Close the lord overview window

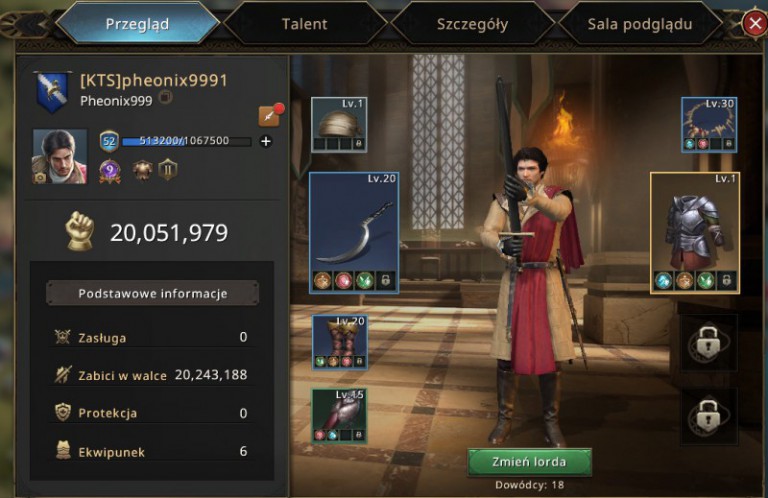coord(755,24)
